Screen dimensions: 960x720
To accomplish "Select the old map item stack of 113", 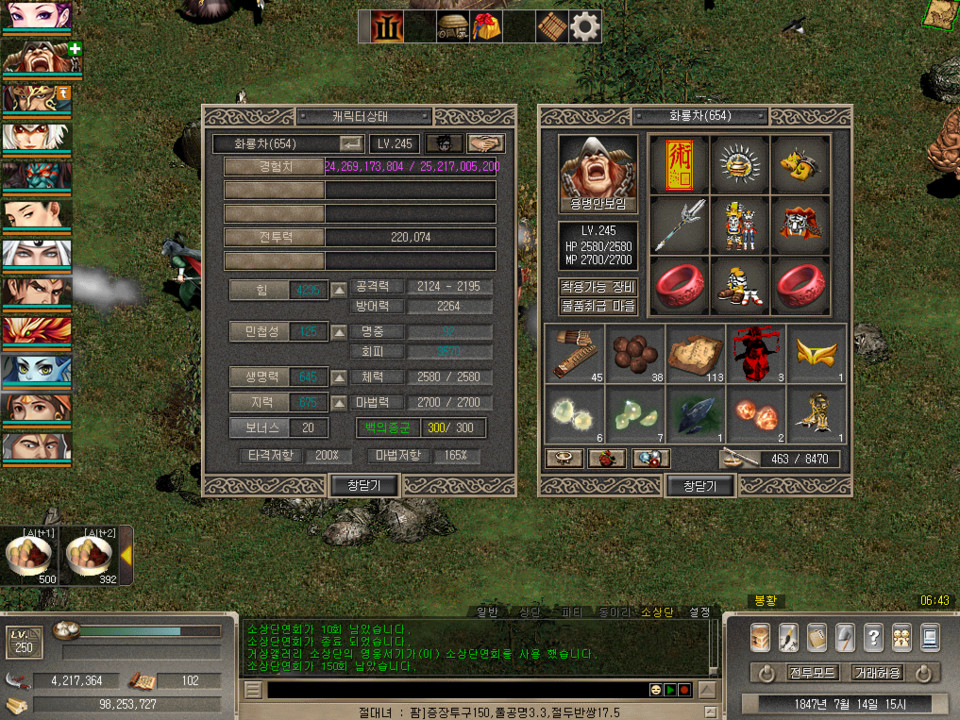I will 697,353.
